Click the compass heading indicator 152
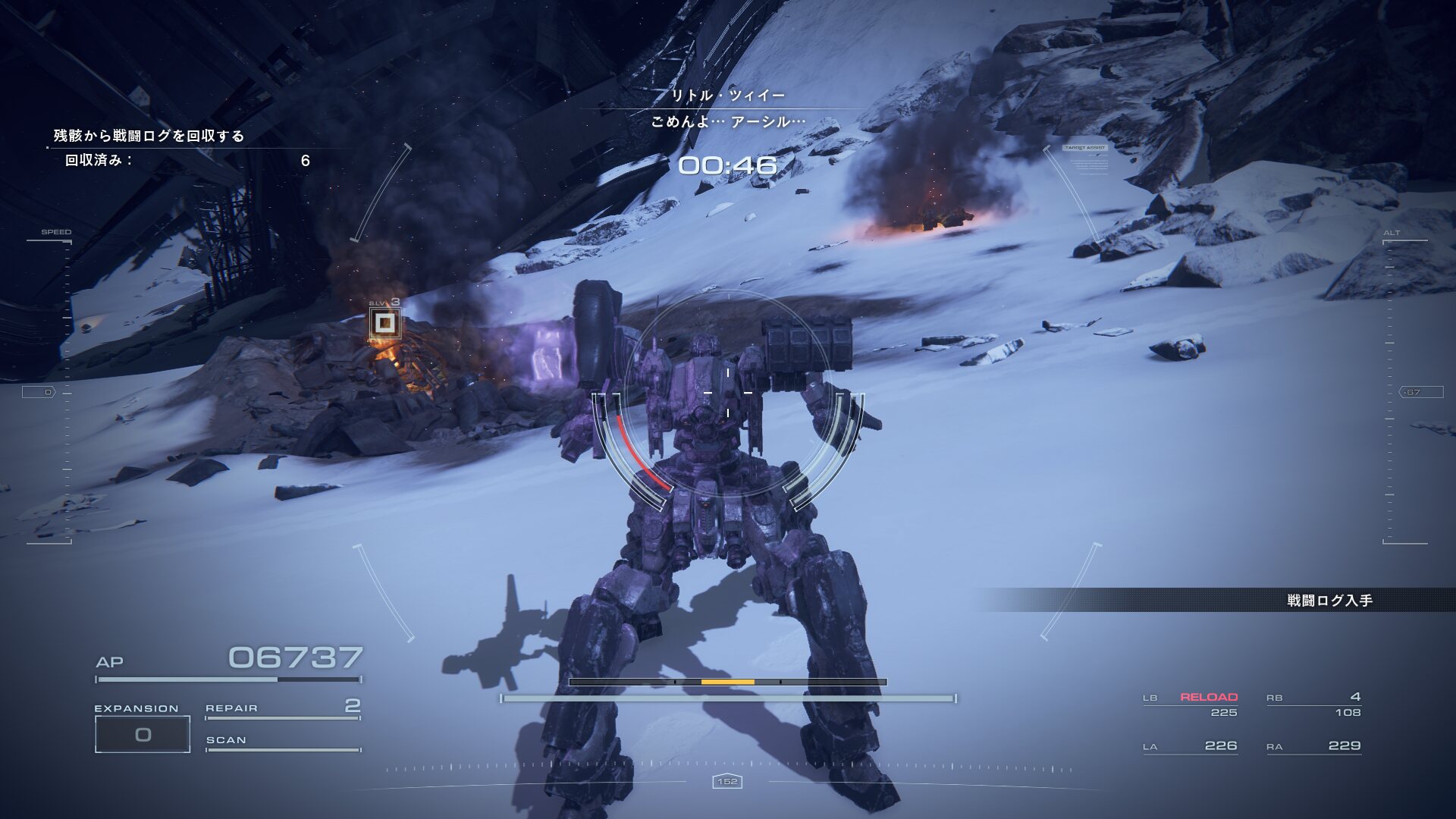 coord(727,781)
